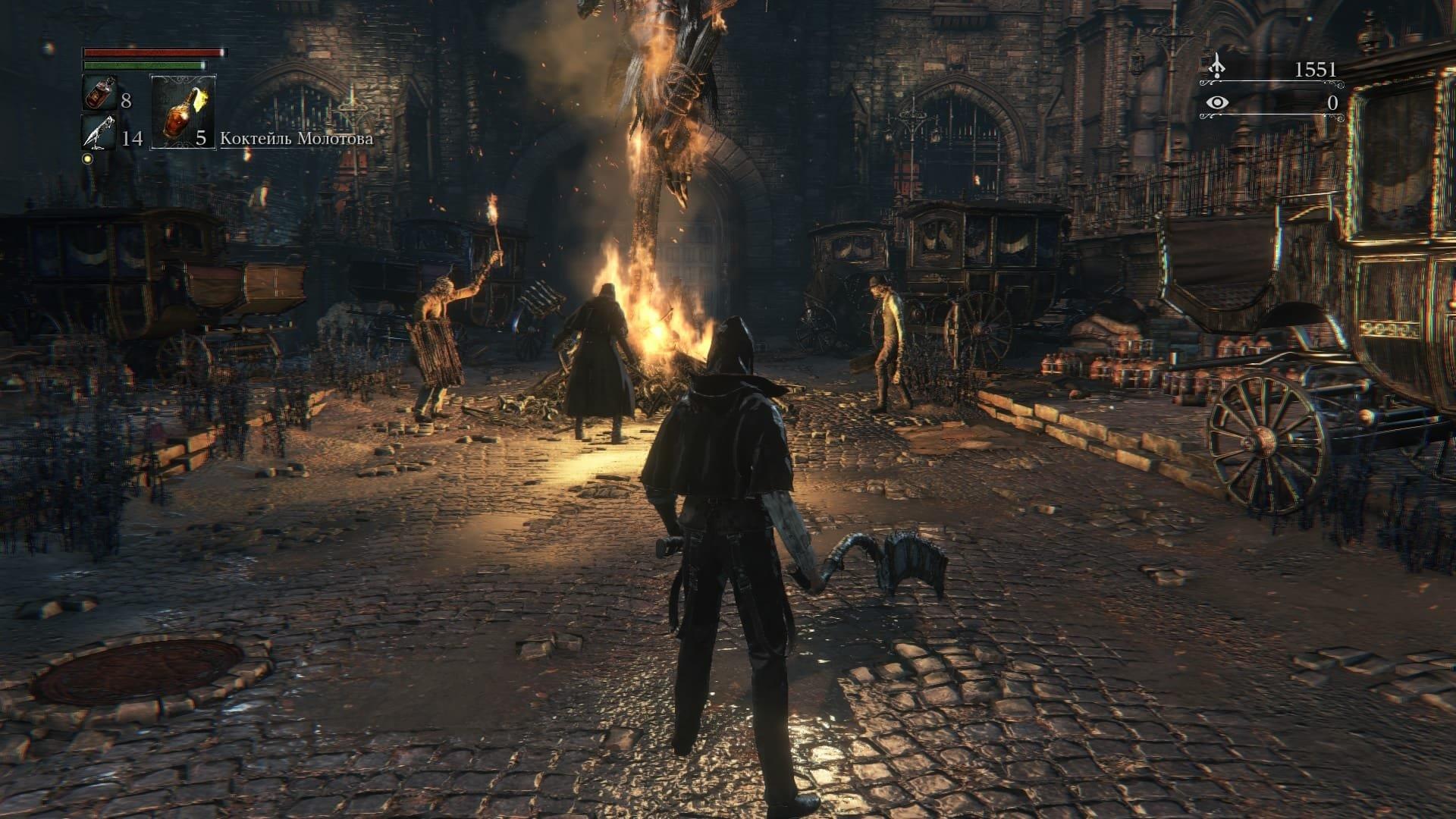Select the Quicksilver Bullet slot
The image size is (1456, 819).
click(99, 135)
